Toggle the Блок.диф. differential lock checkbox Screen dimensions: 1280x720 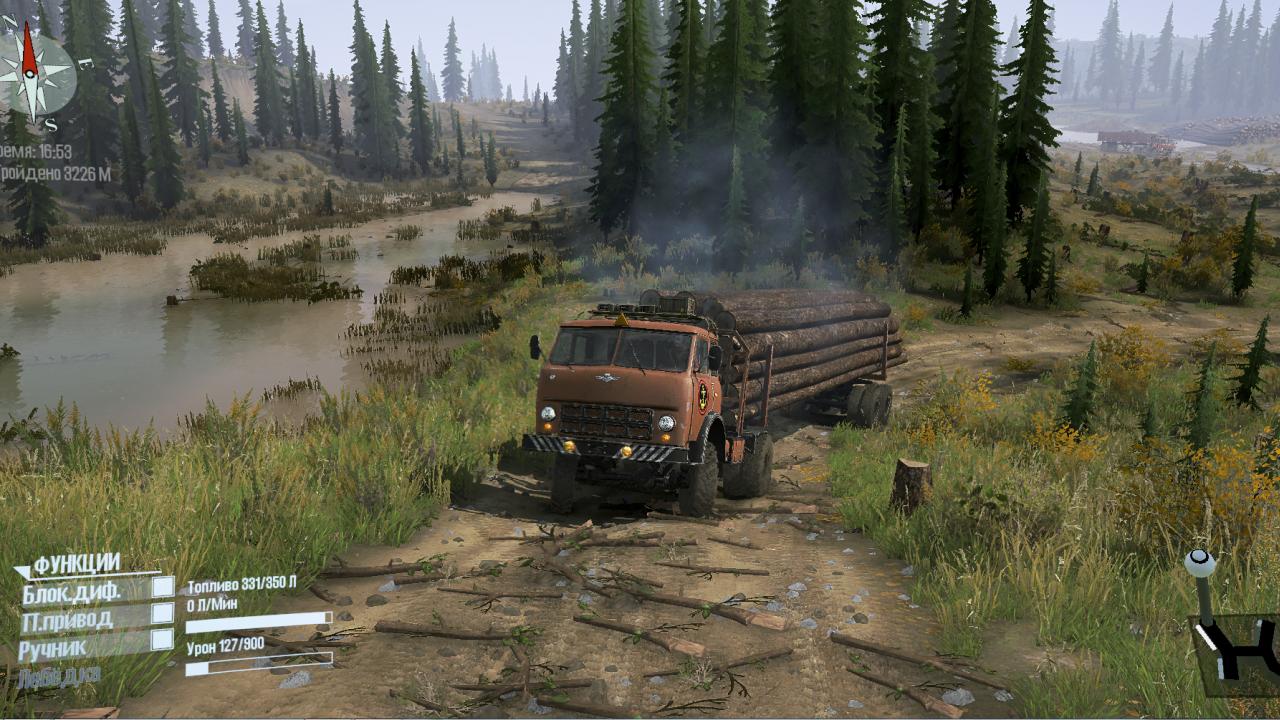[162, 588]
